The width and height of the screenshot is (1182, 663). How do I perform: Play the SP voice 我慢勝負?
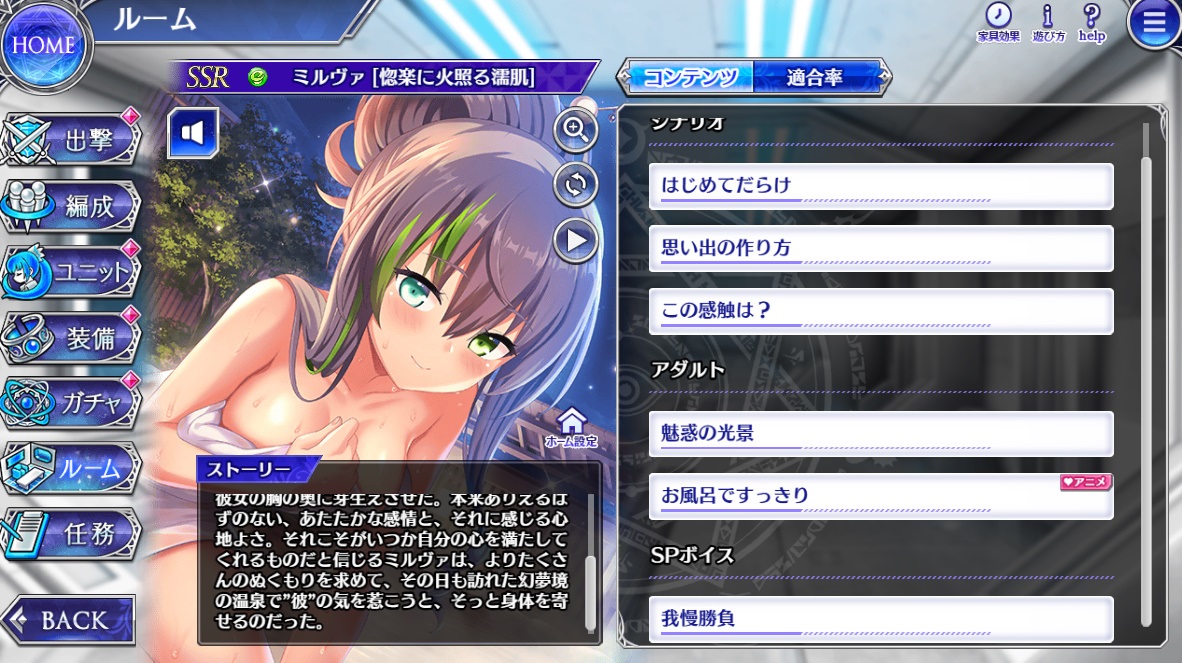click(880, 619)
